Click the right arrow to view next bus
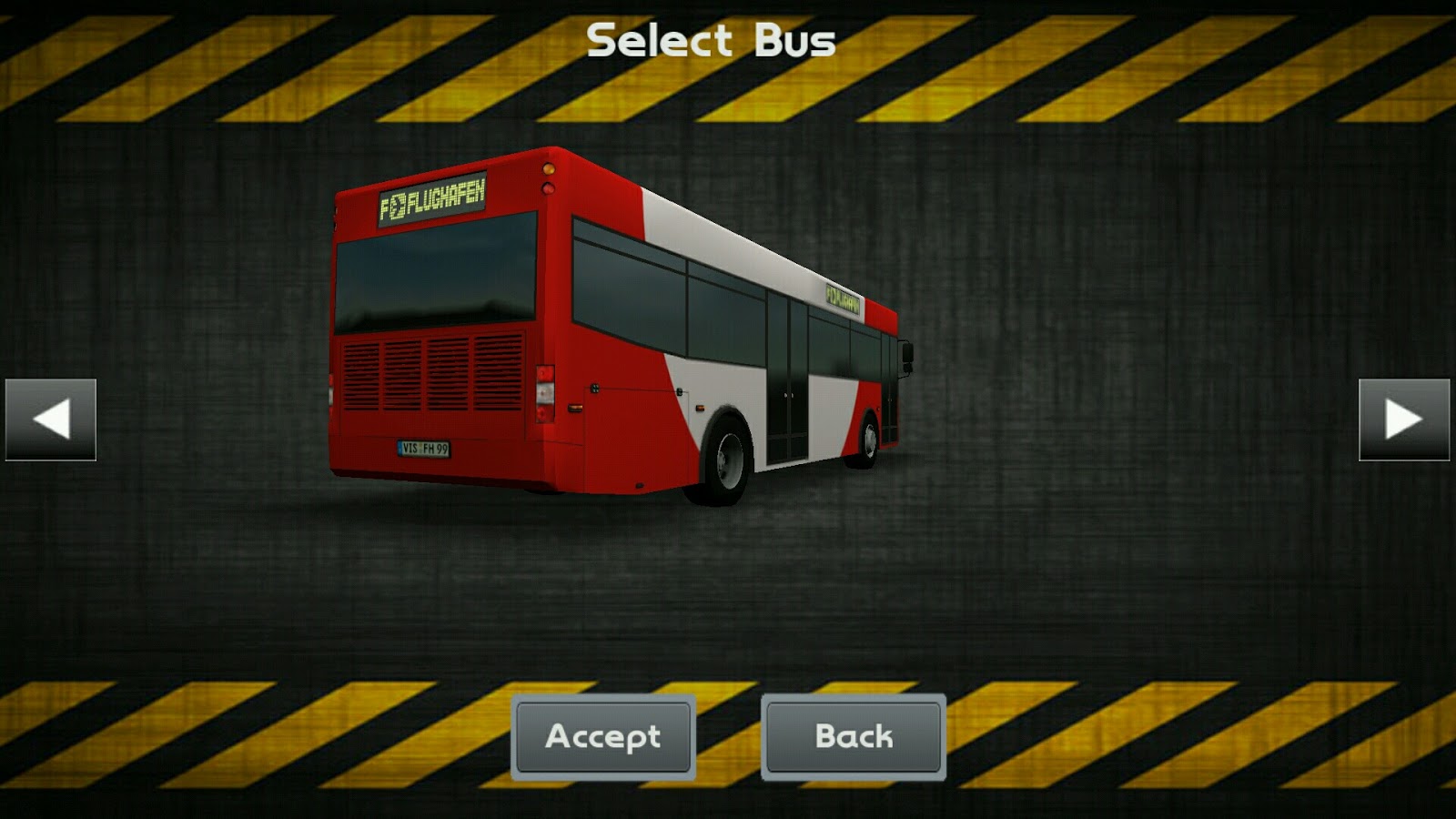The height and width of the screenshot is (819, 1456). pos(1402,418)
